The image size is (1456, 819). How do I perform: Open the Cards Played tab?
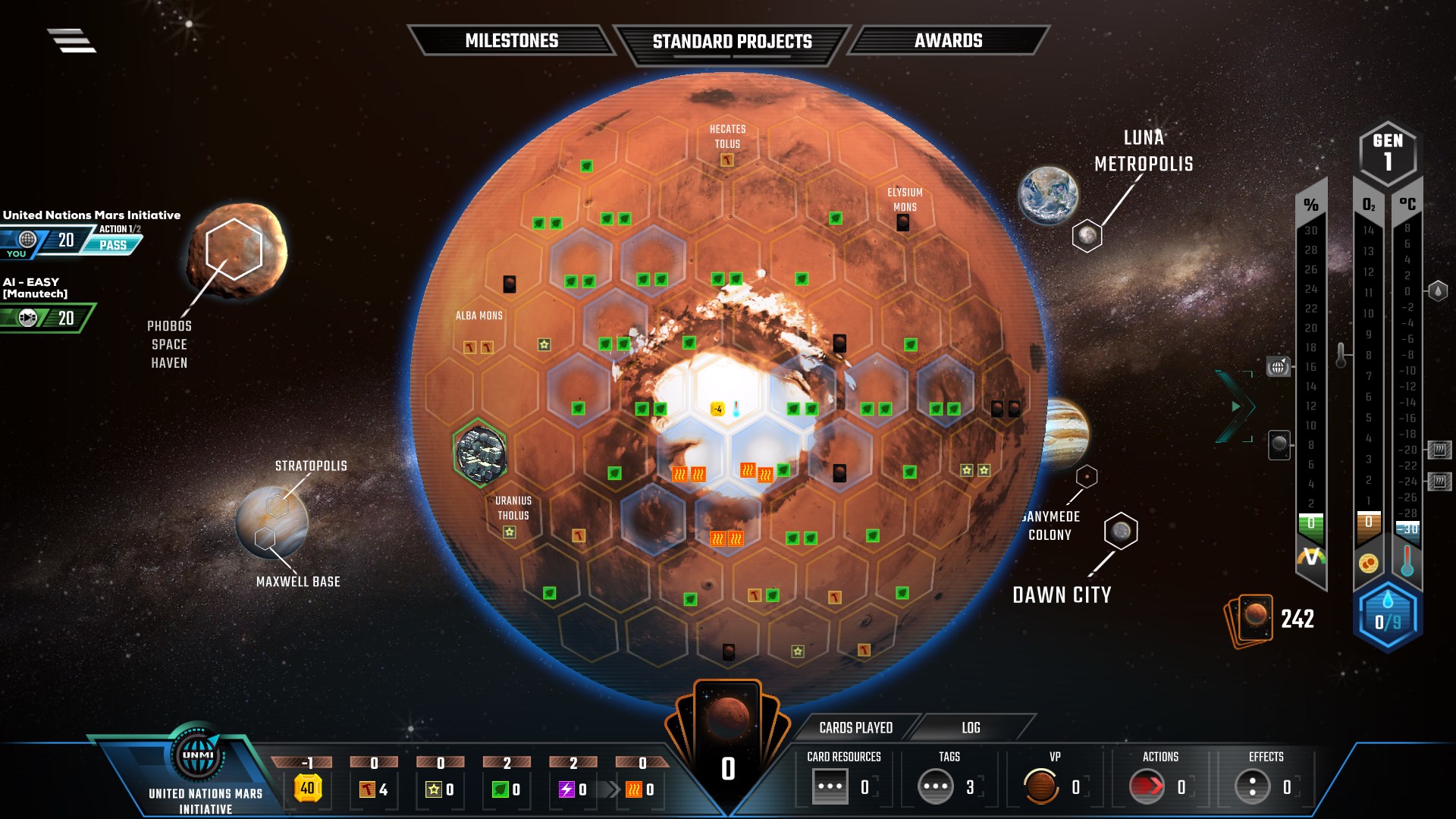point(855,728)
